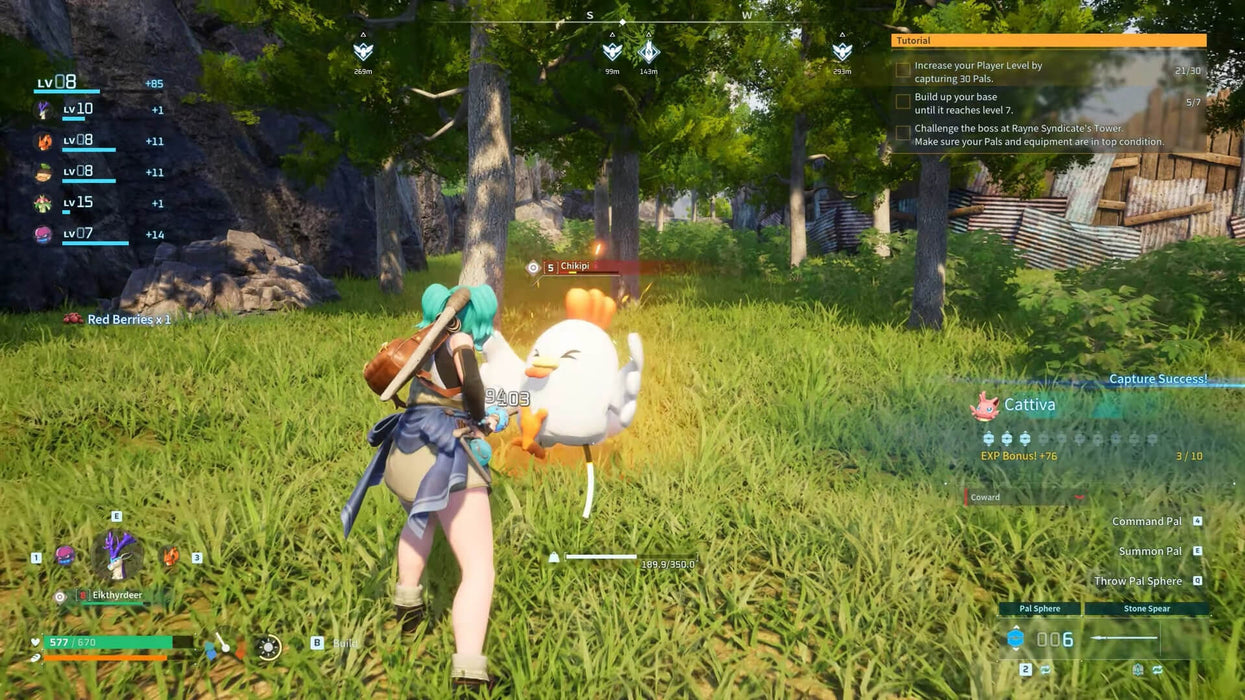Click the Chikipi target nameplate
The height and width of the screenshot is (700, 1245).
coord(575,267)
